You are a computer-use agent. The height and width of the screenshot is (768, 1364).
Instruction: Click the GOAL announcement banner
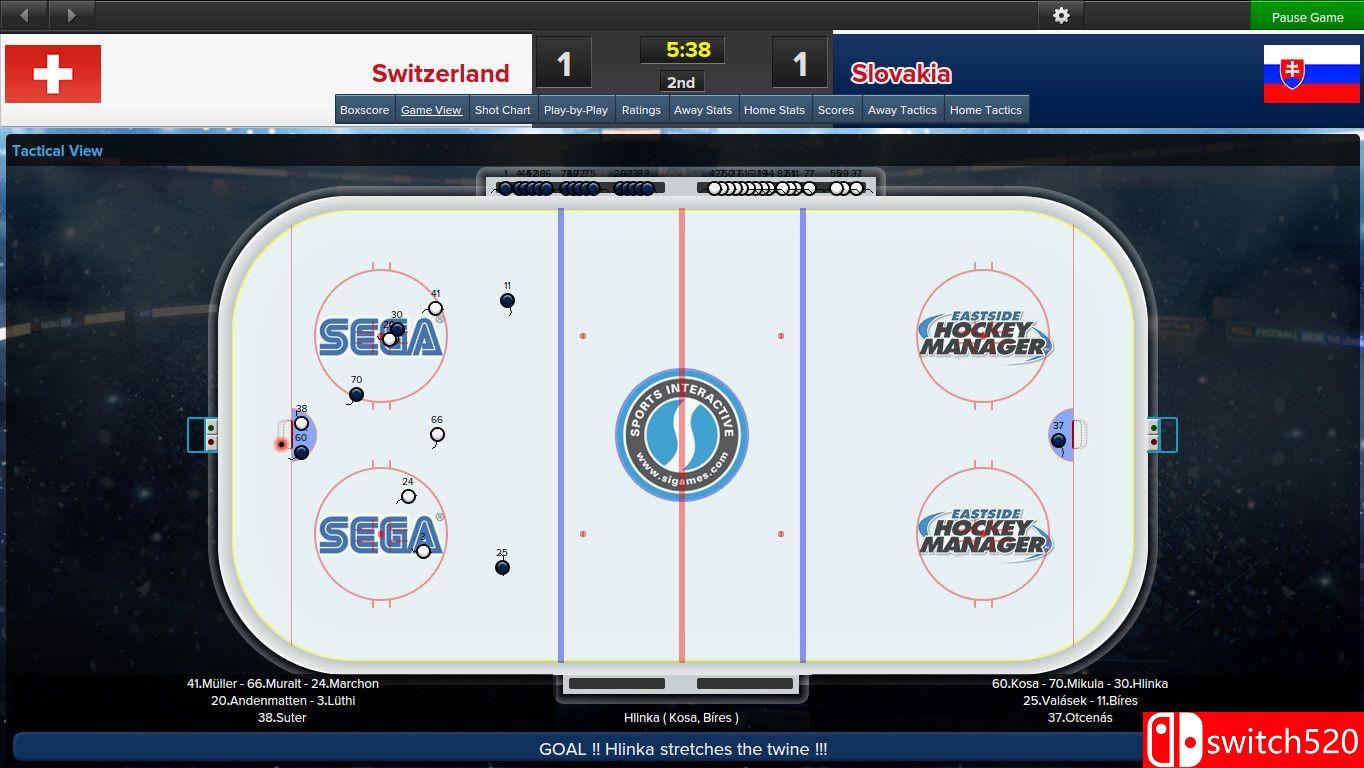pos(682,748)
